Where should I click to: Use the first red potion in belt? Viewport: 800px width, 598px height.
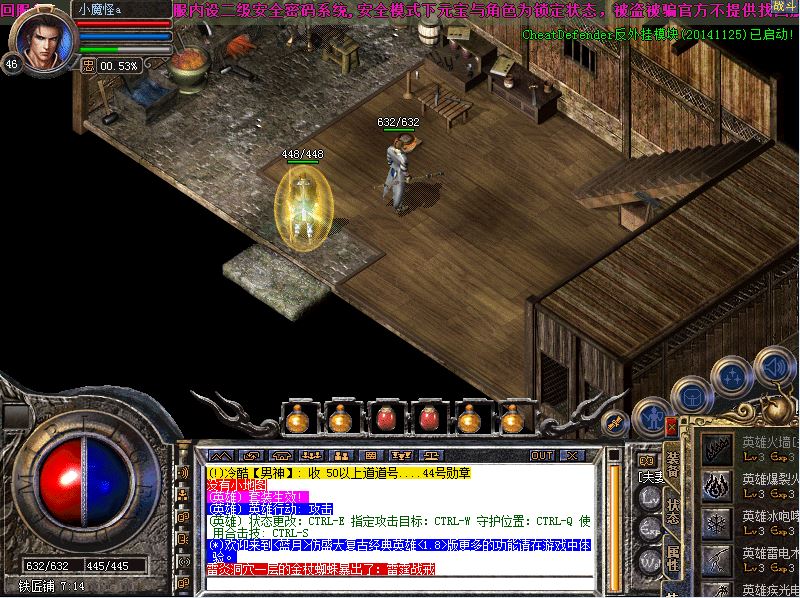[385, 419]
